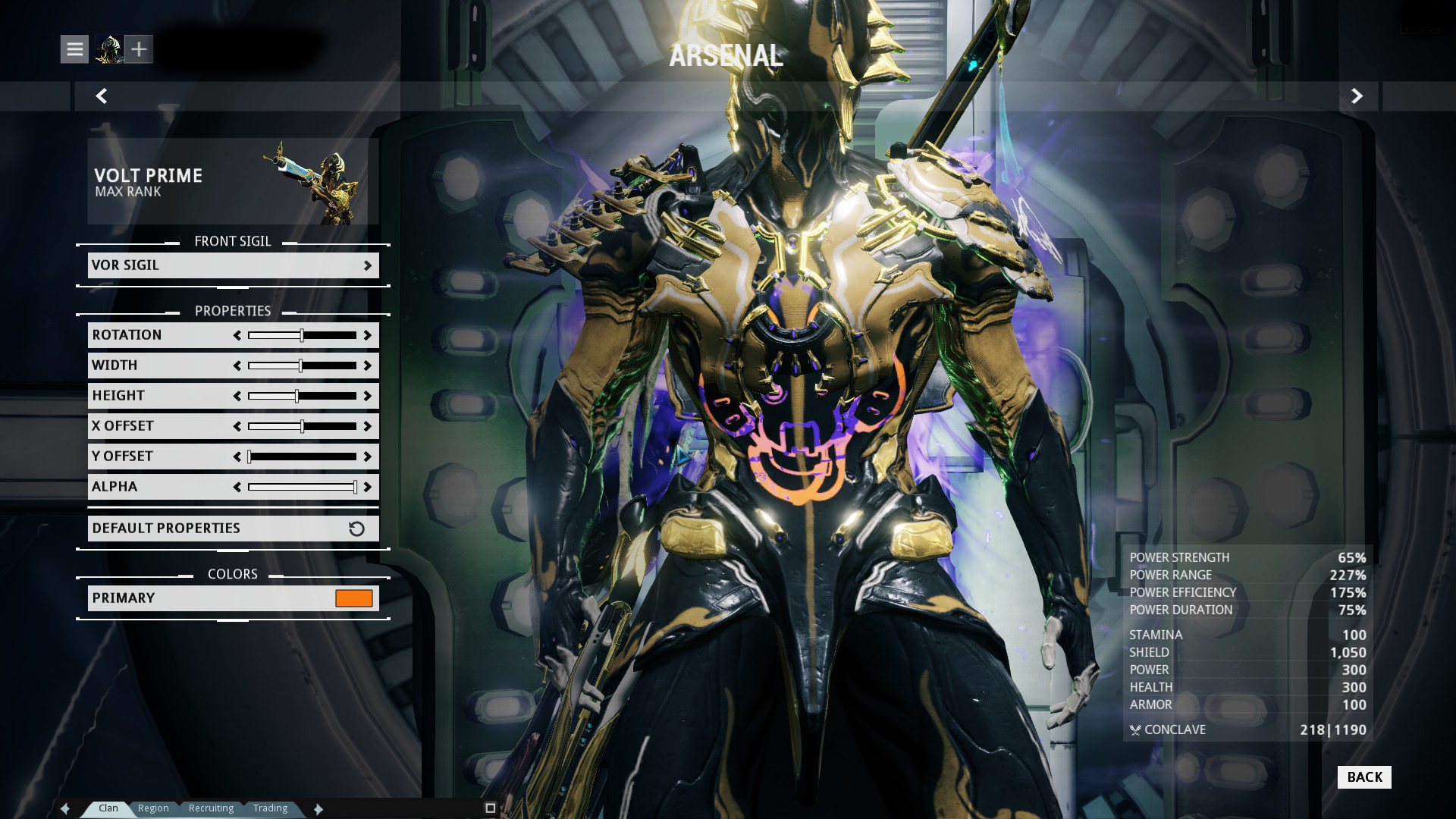Open the Recruiting chat tab

(211, 808)
